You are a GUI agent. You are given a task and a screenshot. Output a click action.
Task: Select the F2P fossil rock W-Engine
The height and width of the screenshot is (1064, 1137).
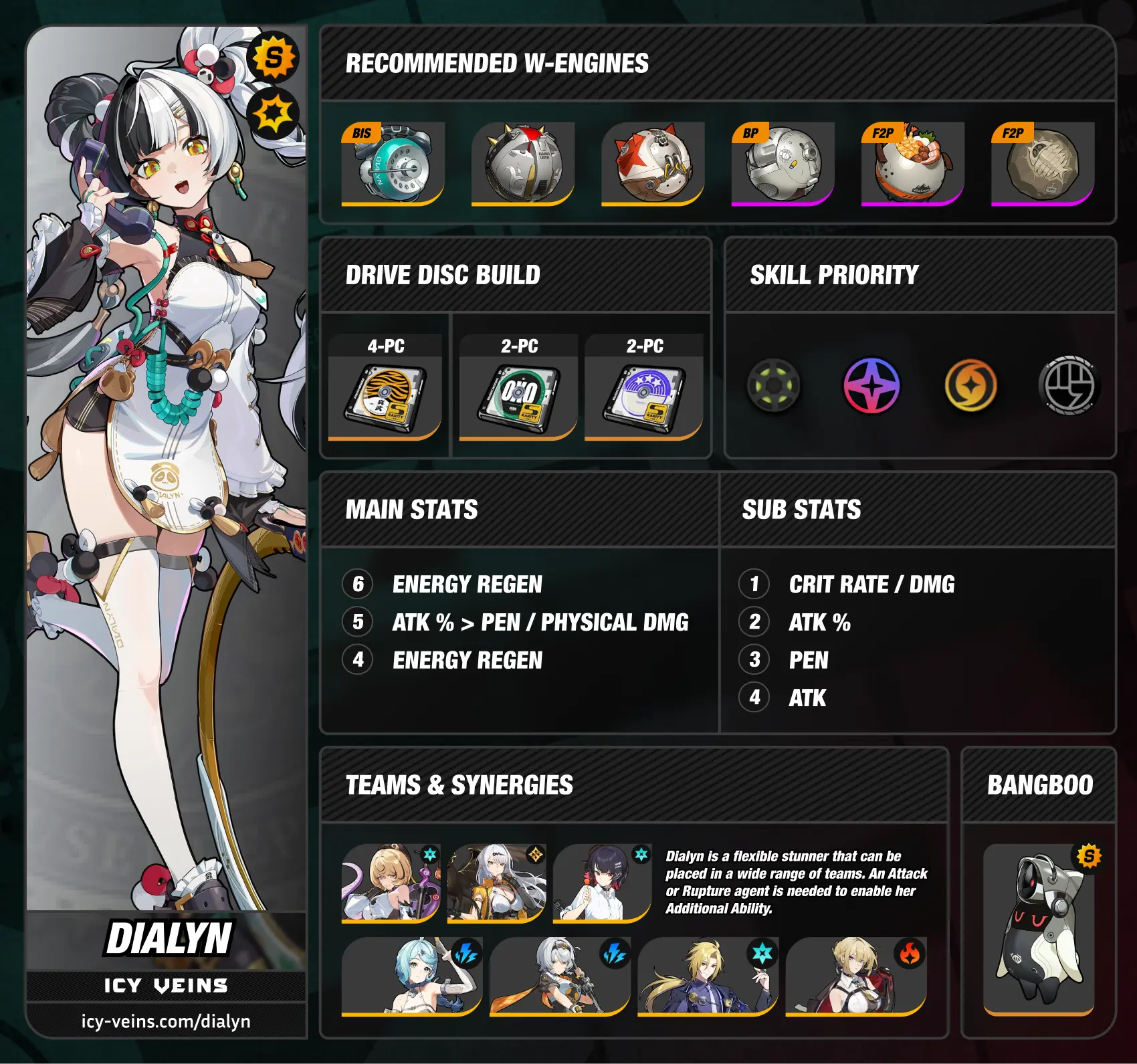click(x=1042, y=164)
